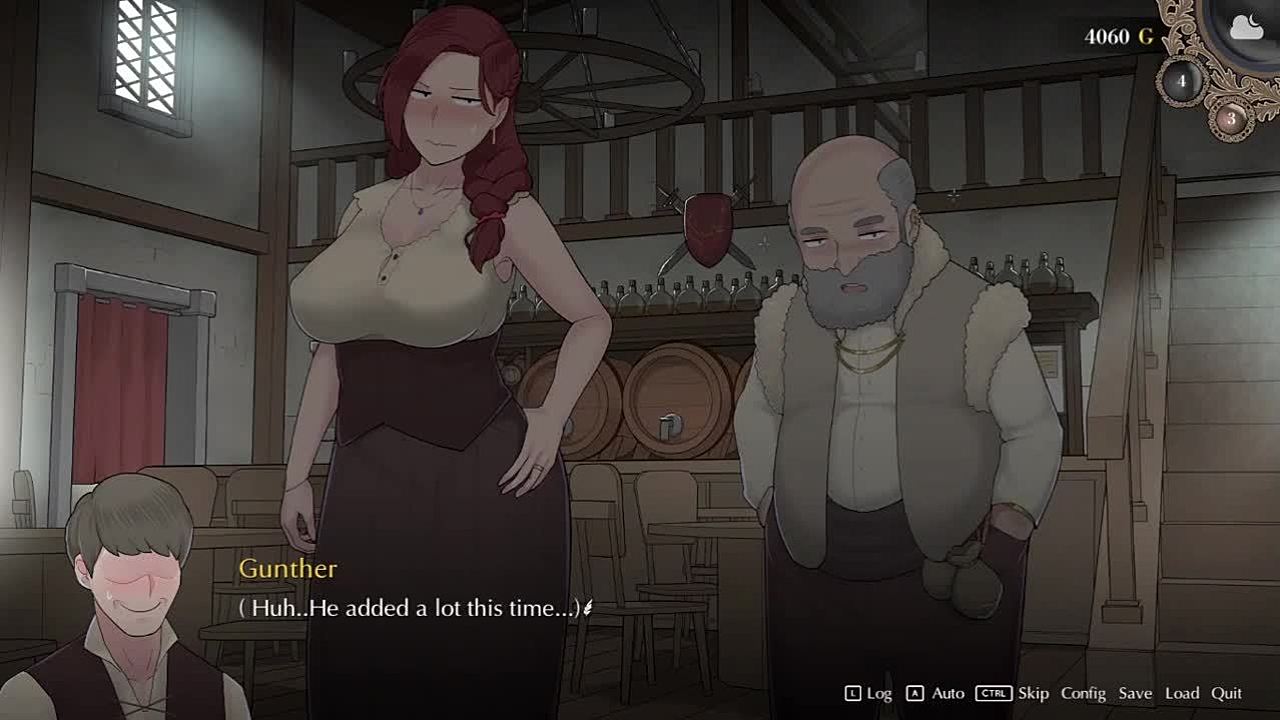The width and height of the screenshot is (1280, 720).
Task: Open the dialogue Log
Action: 878,693
